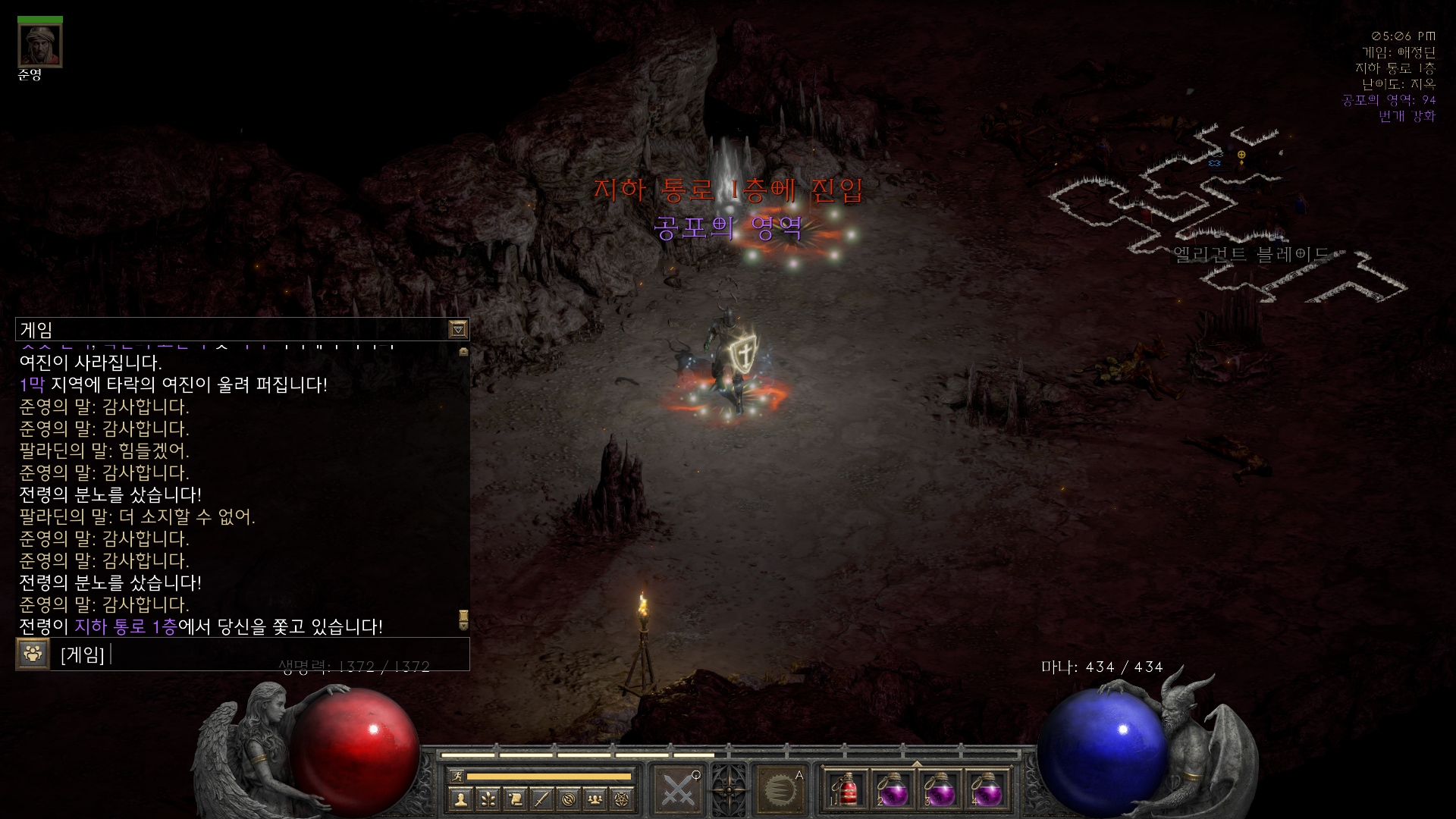Click the chat message input field
Image resolution: width=1456 pixels, height=819 pixels.
[288, 654]
